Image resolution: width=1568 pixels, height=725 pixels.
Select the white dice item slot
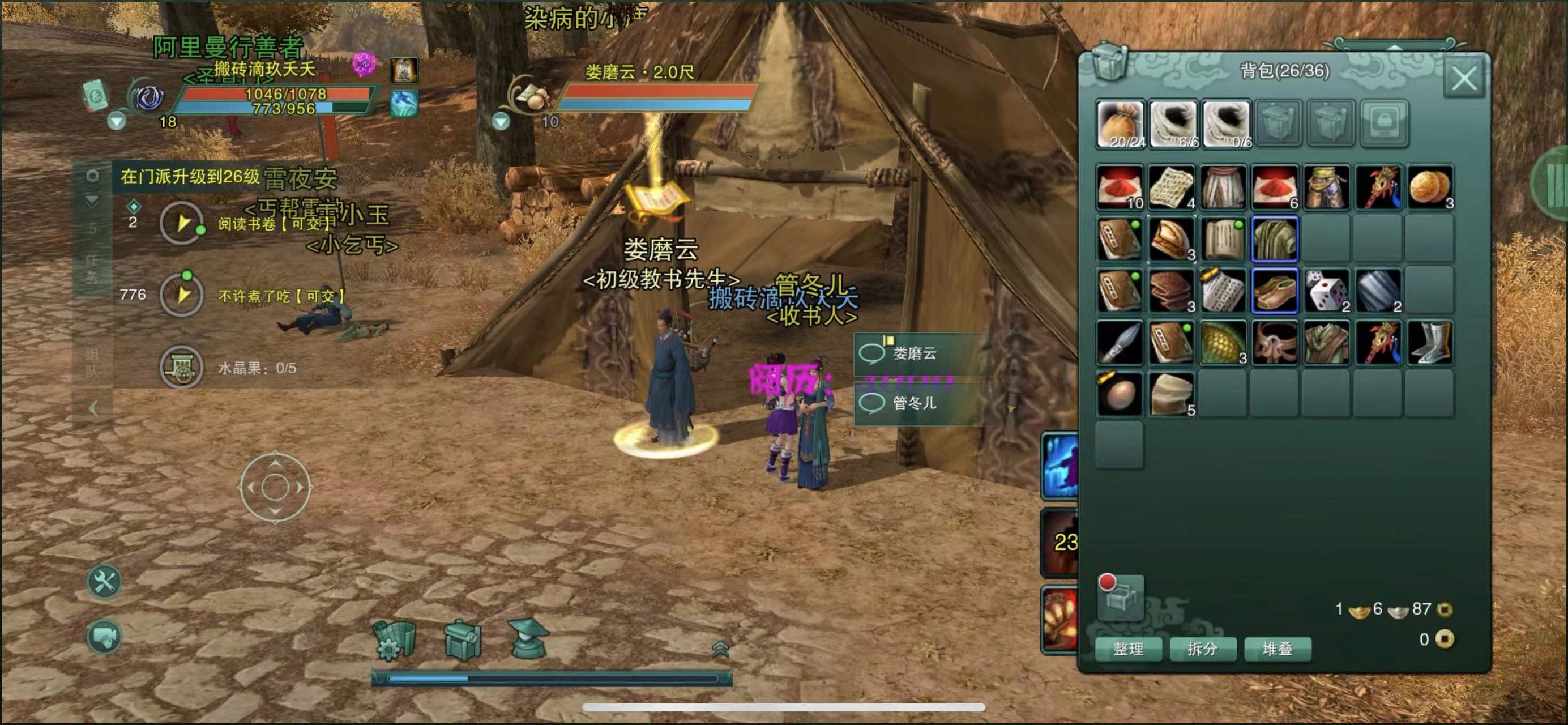coord(1326,291)
